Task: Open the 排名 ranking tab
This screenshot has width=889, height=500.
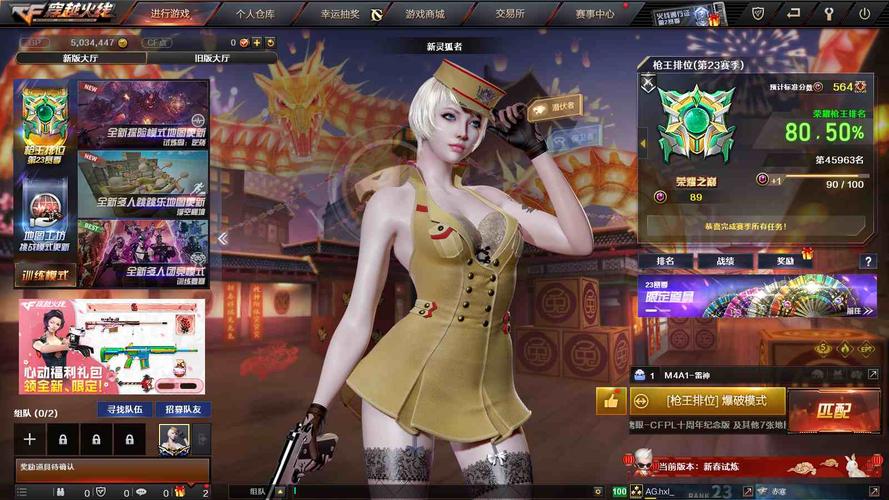Action: click(x=666, y=261)
